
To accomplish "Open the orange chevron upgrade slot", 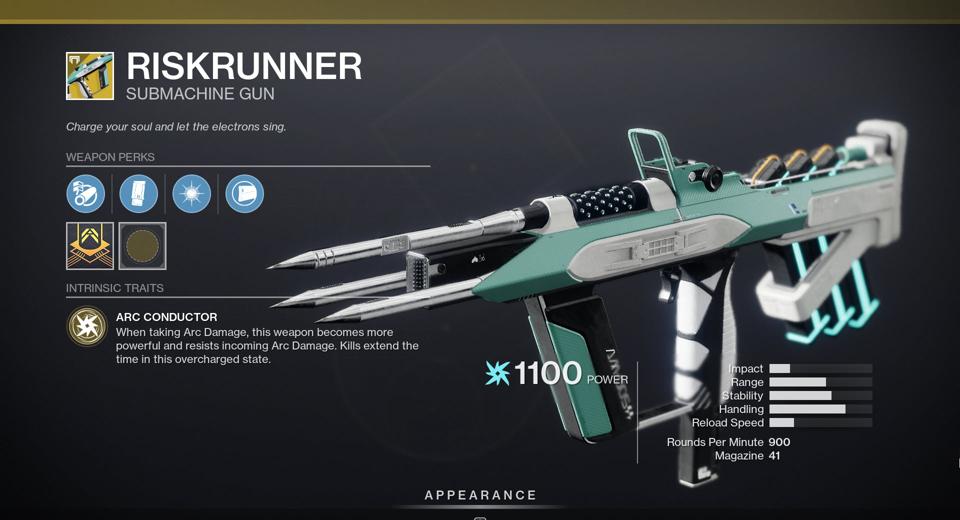I will click(90, 246).
